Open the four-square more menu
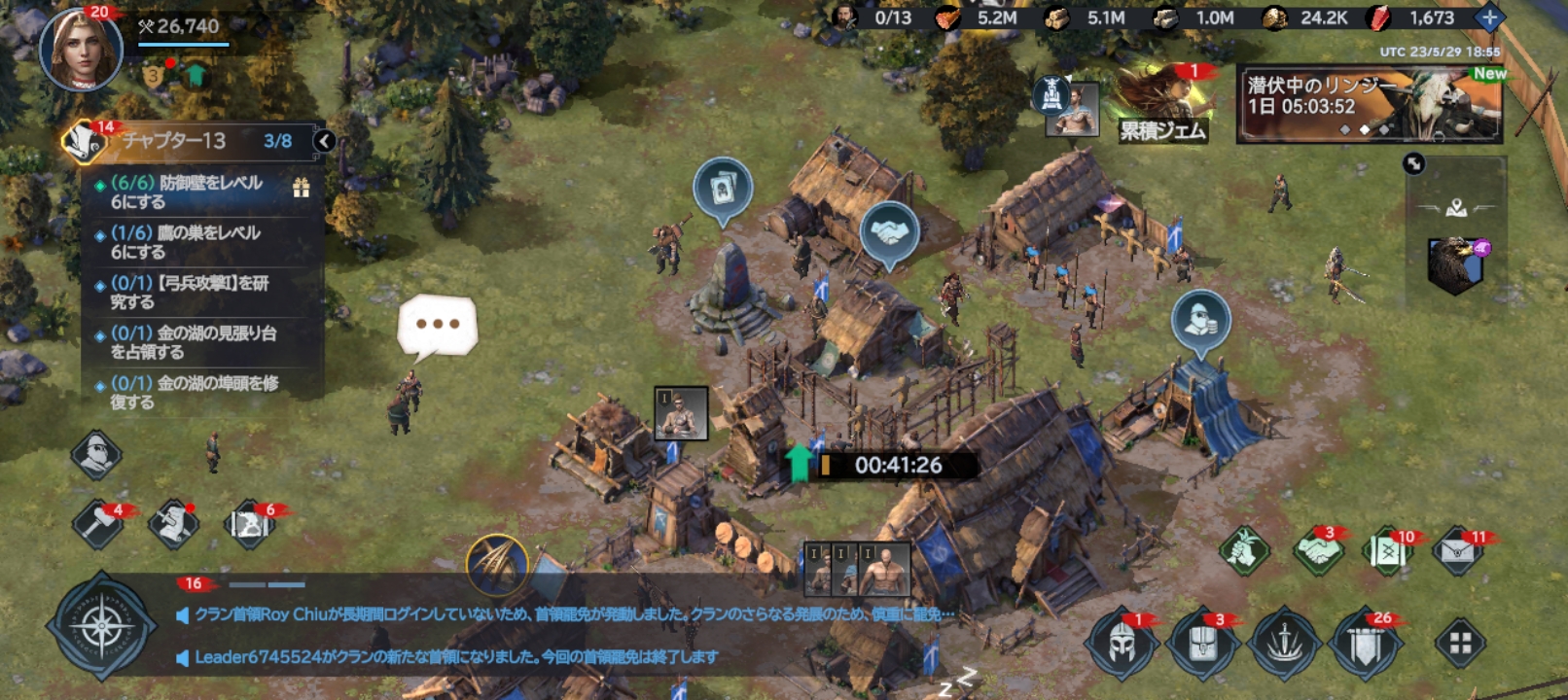The image size is (1568, 700). (x=1460, y=643)
